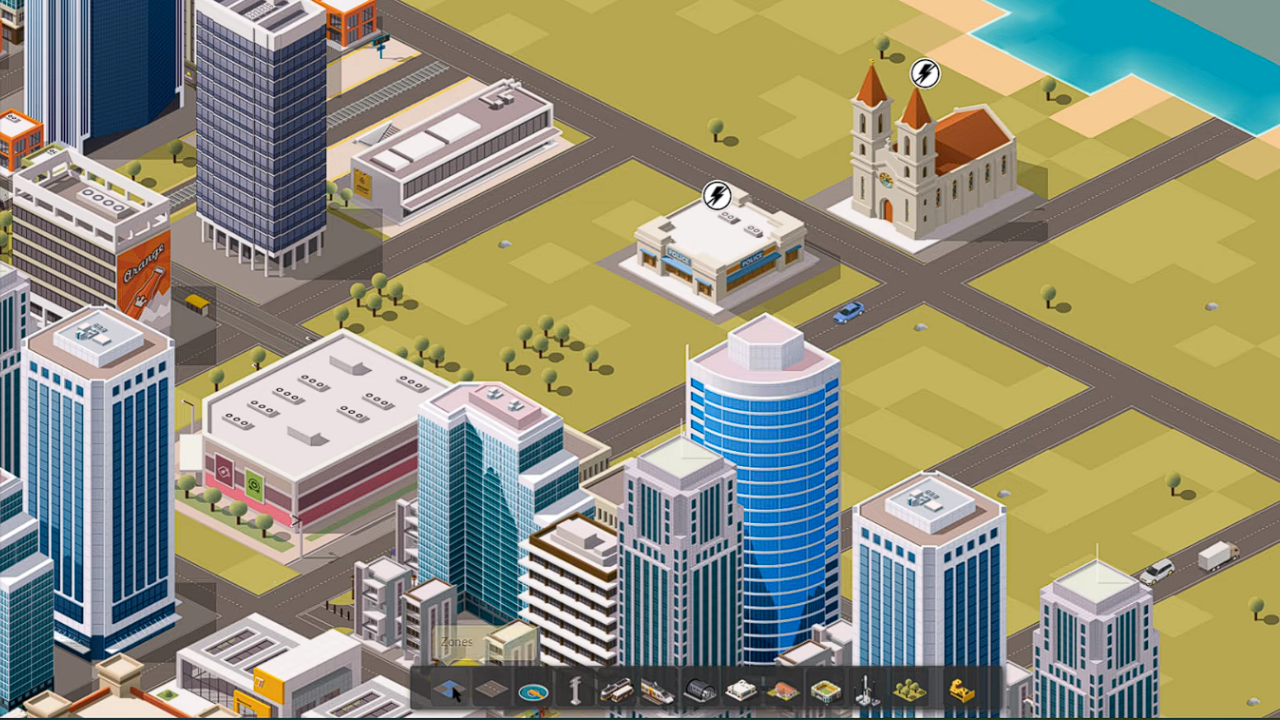Select the power pylon tool
1280x720 pixels.
(576, 690)
